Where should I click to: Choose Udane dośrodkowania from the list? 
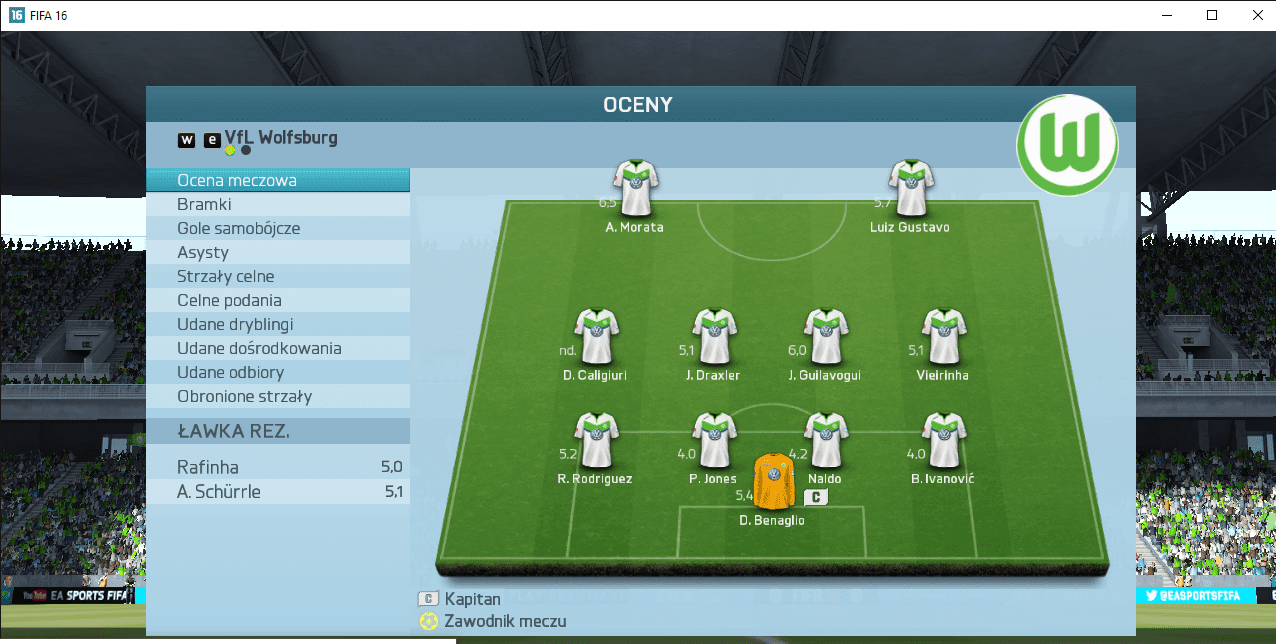[x=278, y=349]
